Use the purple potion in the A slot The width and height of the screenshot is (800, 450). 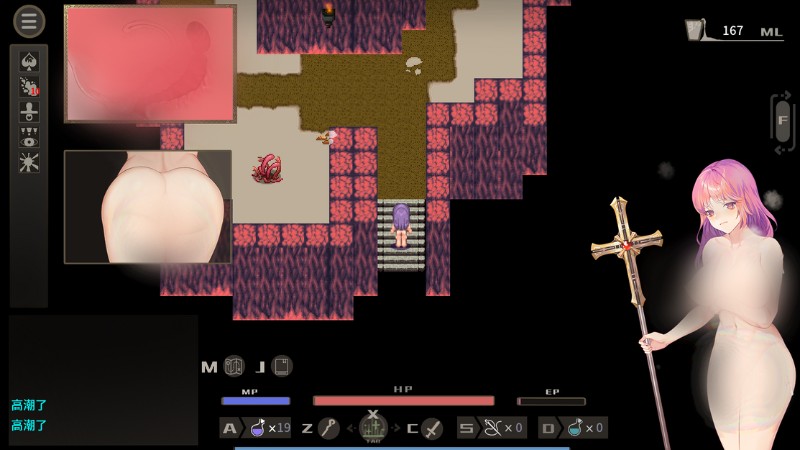coord(258,428)
